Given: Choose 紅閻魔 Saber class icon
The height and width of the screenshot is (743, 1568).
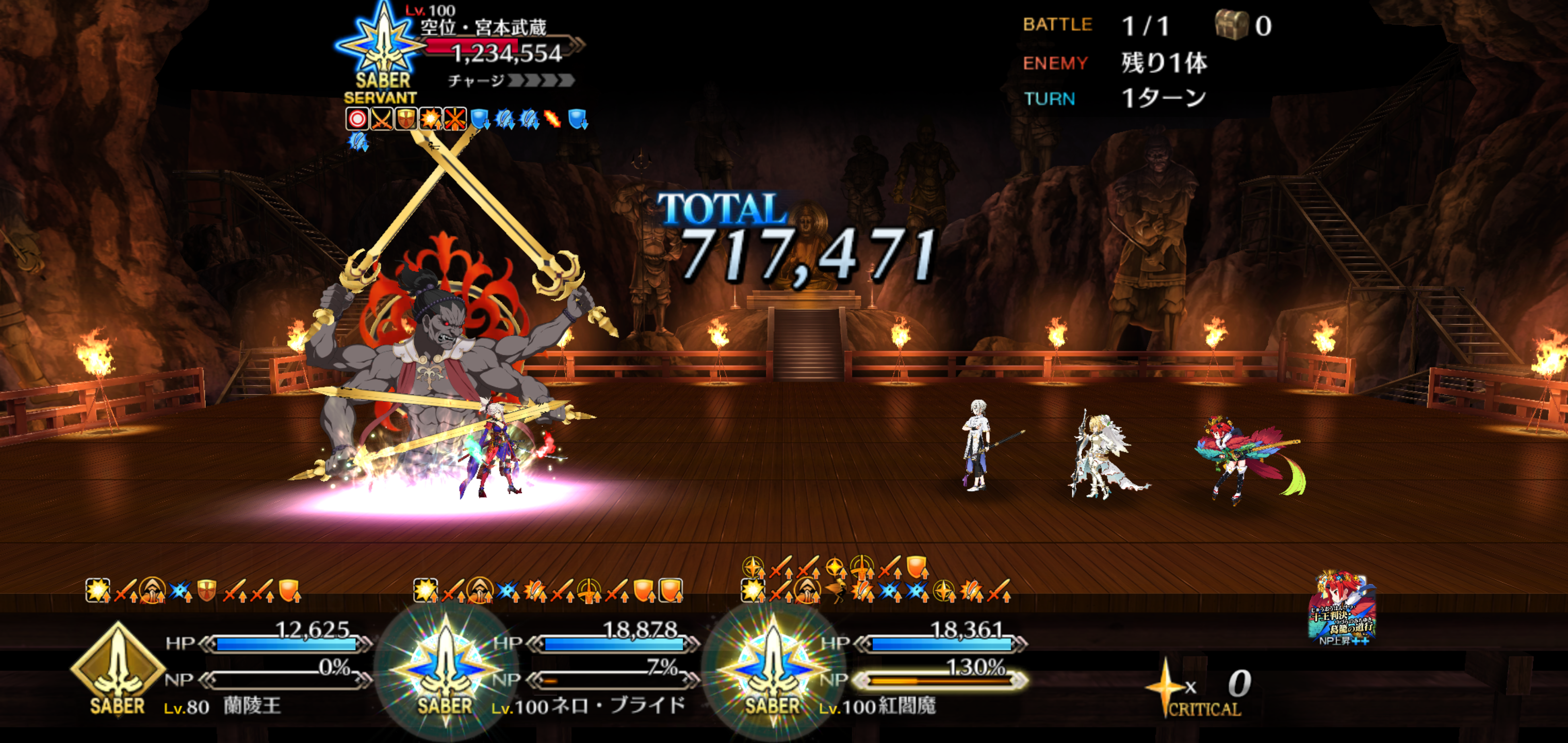Looking at the screenshot, I should (x=773, y=670).
